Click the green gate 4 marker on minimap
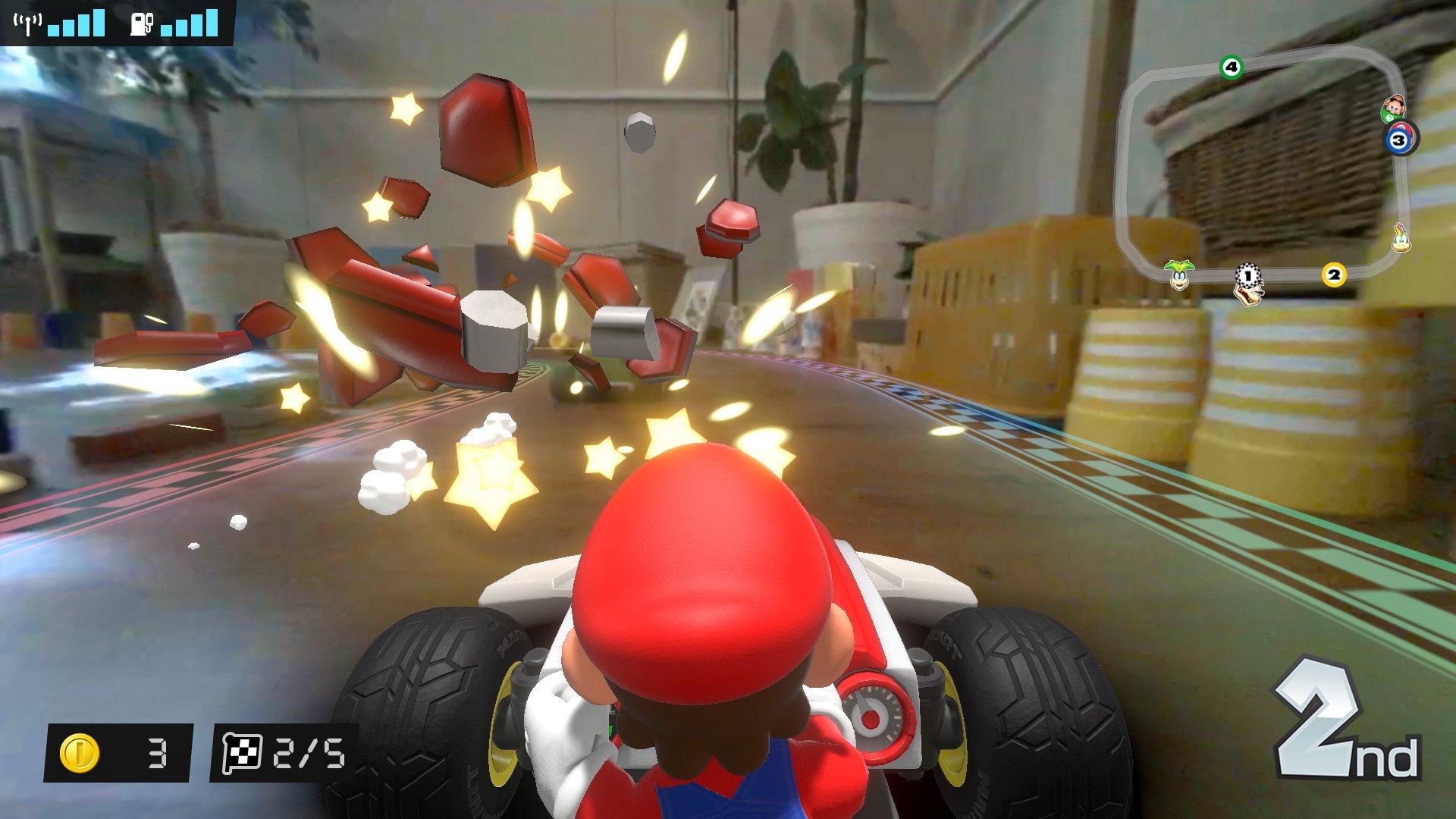 pyautogui.click(x=1231, y=67)
